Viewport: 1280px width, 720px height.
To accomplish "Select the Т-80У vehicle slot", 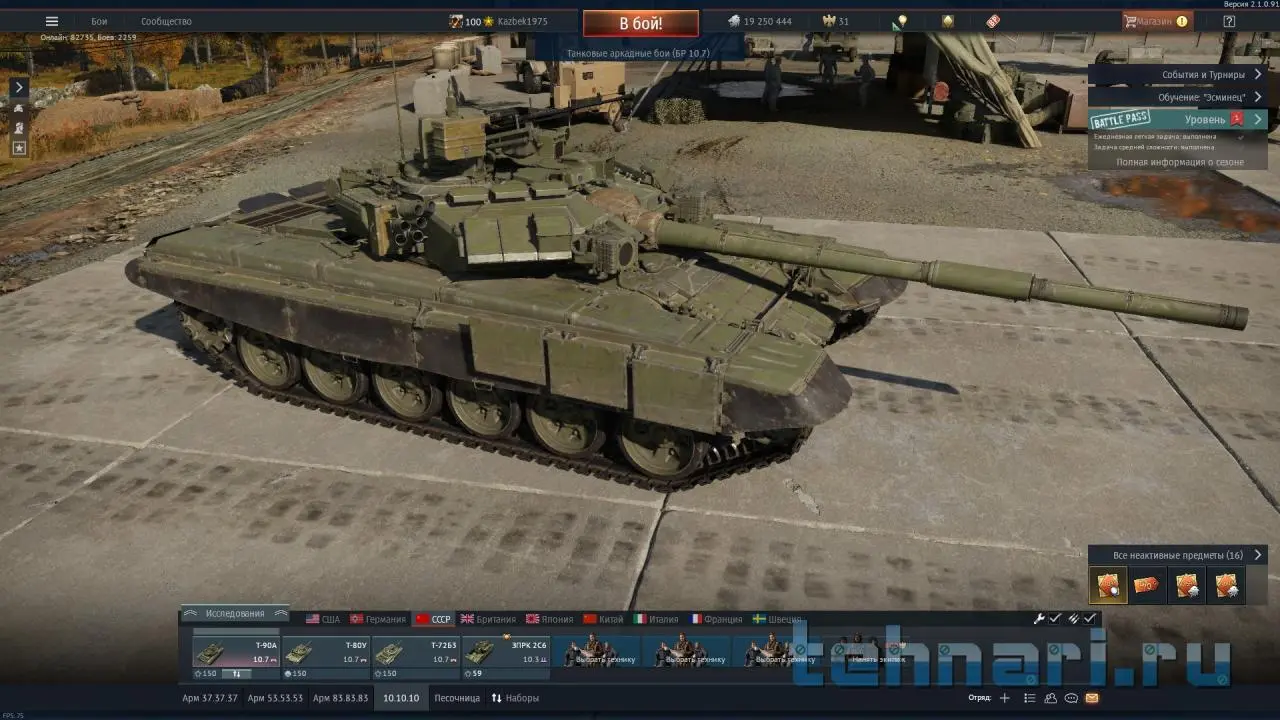I will click(326, 654).
